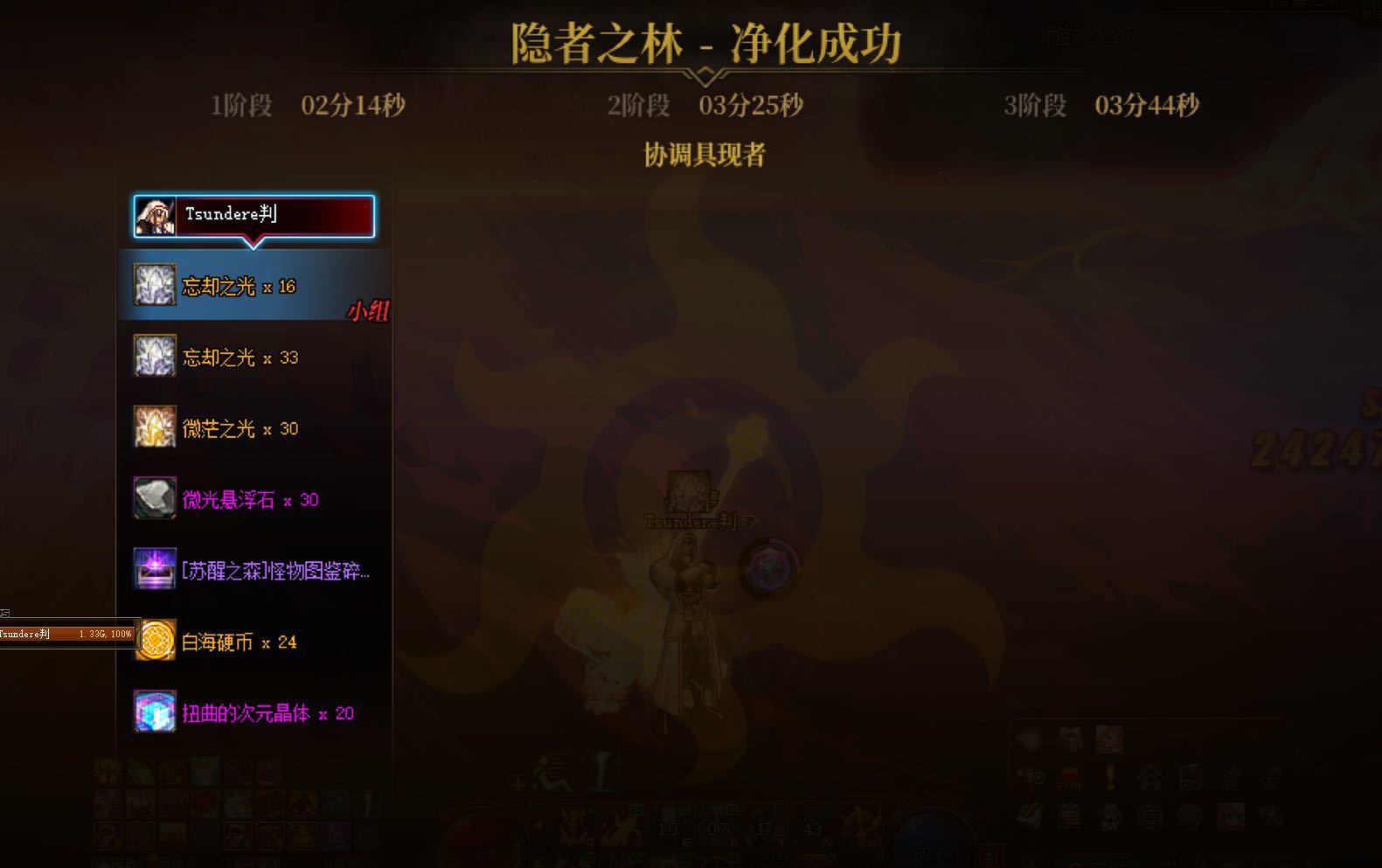Click the purple chest icon of [苏醒之森]怪物图鉴碎片
The height and width of the screenshot is (868, 1382).
pyautogui.click(x=154, y=570)
